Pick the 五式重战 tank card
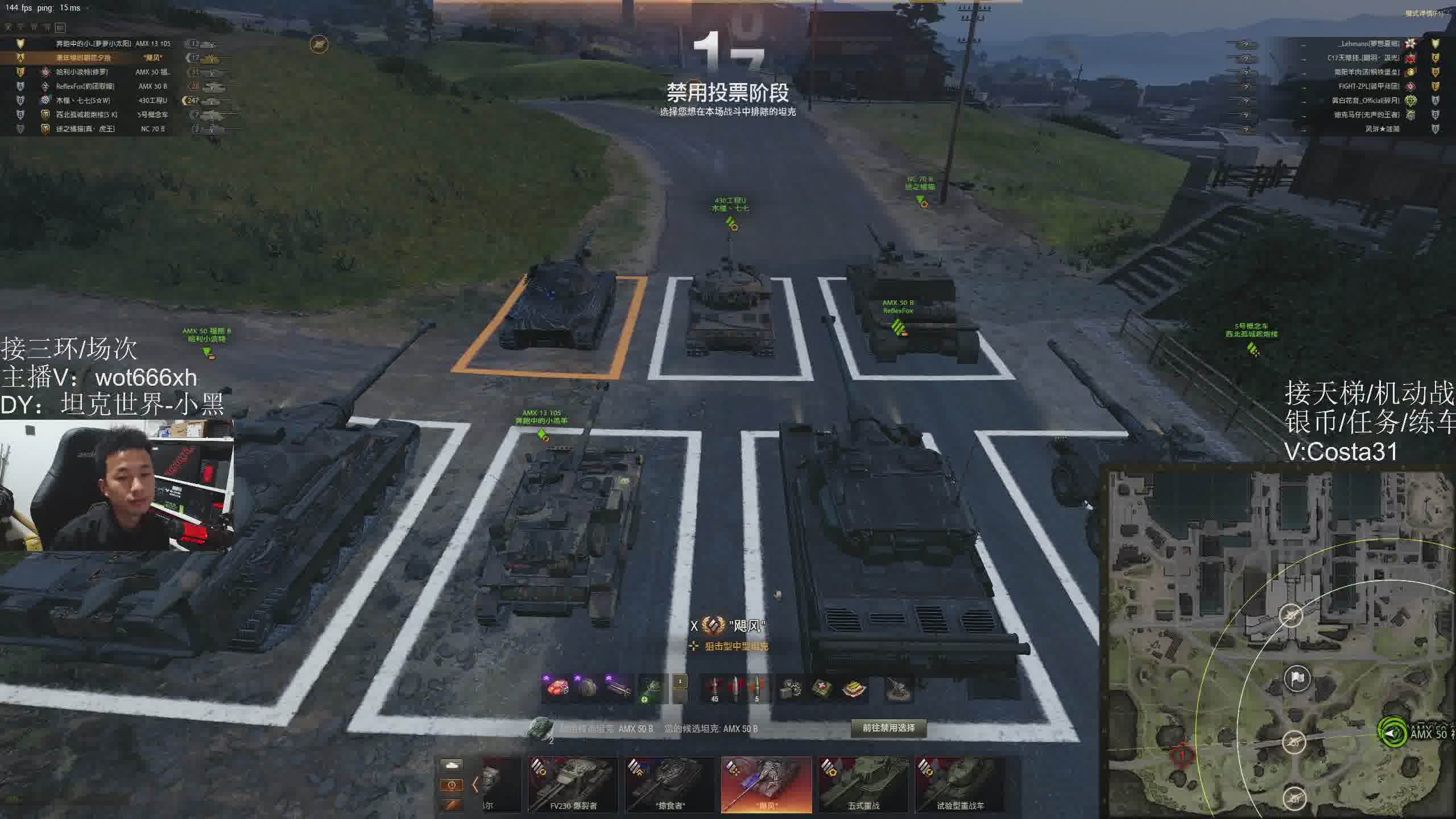The width and height of the screenshot is (1456, 819). pyautogui.click(x=863, y=784)
